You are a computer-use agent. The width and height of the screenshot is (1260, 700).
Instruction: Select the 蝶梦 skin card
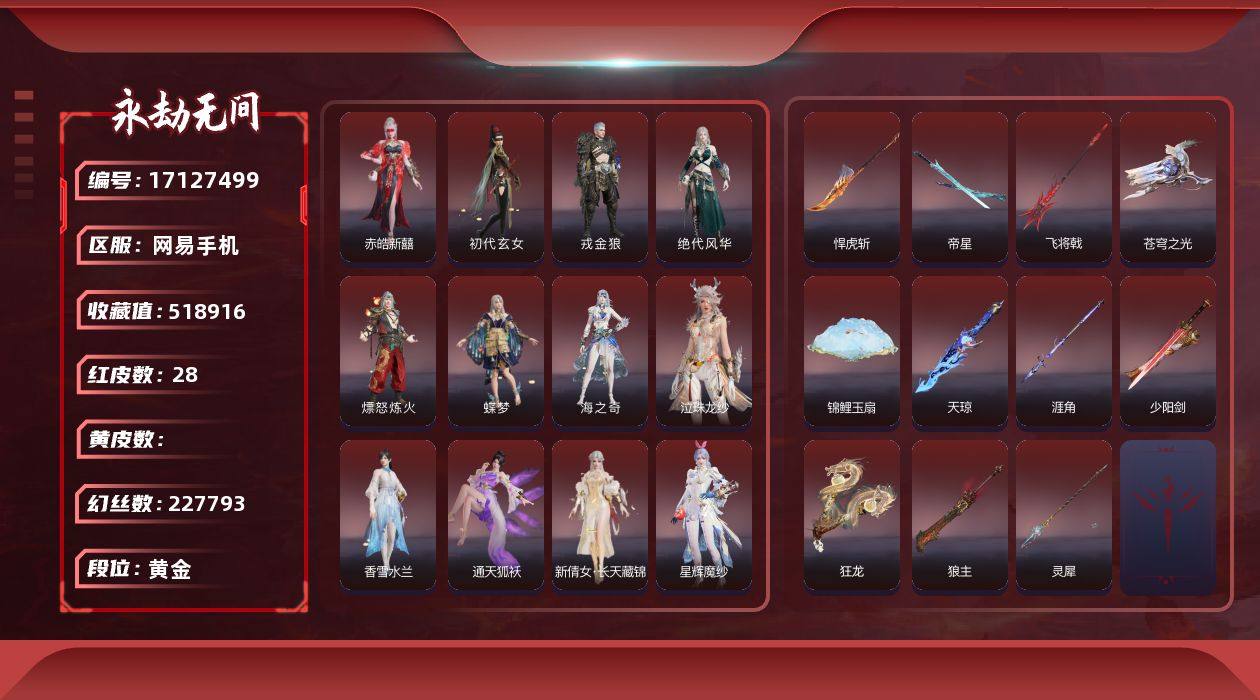coord(496,351)
